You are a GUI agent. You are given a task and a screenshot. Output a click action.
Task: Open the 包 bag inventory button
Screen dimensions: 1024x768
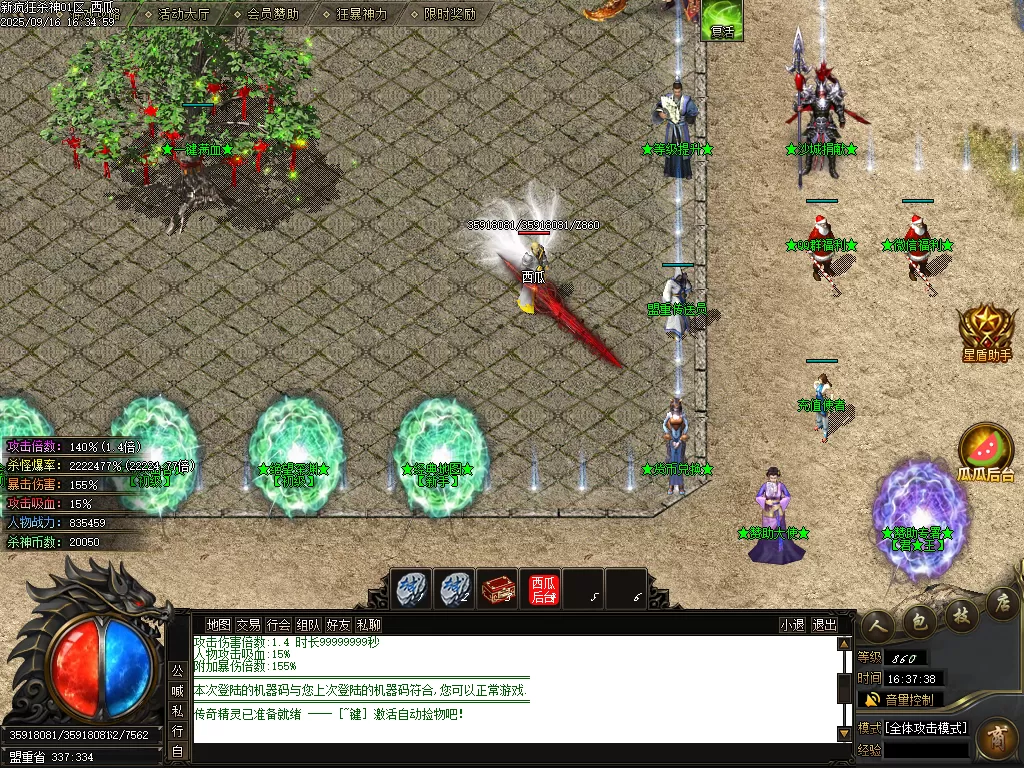coord(920,622)
